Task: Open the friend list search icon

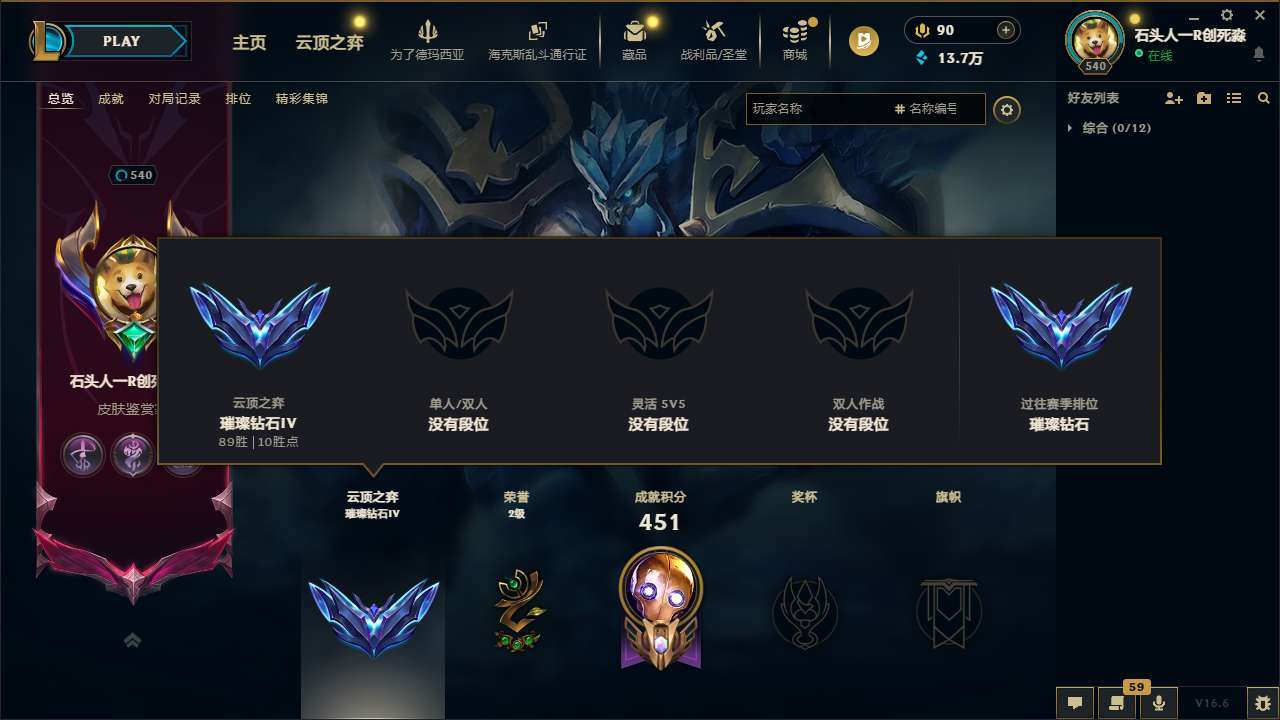Action: (x=1263, y=98)
